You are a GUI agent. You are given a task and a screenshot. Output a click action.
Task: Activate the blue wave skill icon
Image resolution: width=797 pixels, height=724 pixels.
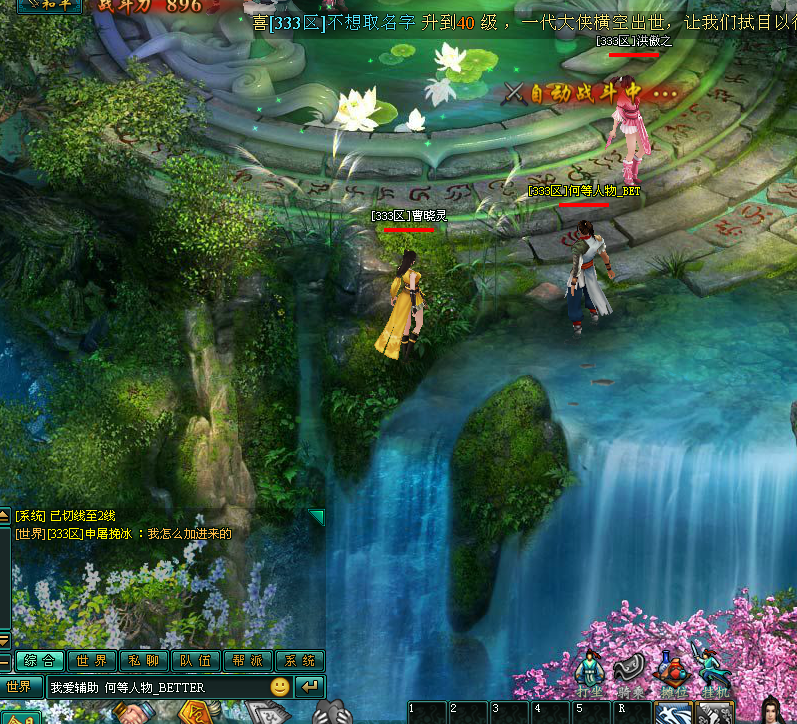672,714
